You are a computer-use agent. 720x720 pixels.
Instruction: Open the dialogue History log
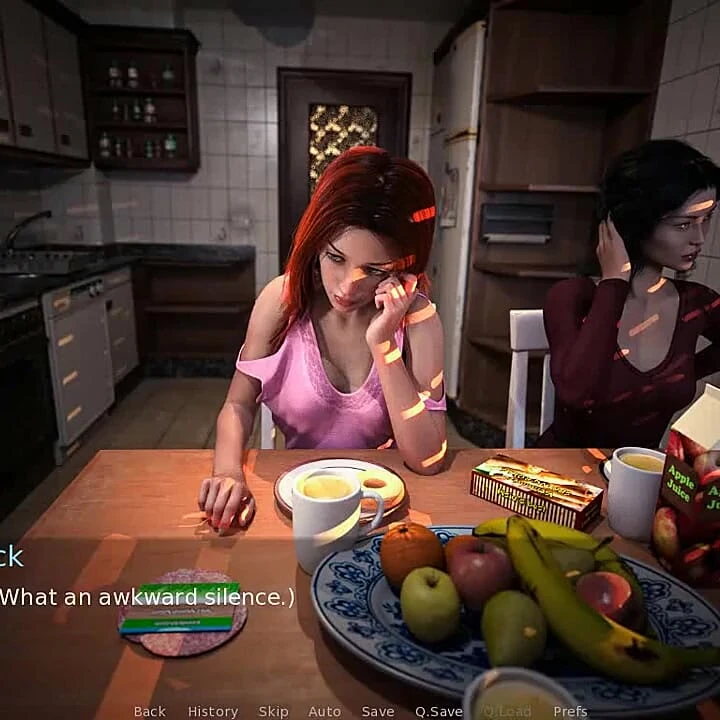pos(213,711)
